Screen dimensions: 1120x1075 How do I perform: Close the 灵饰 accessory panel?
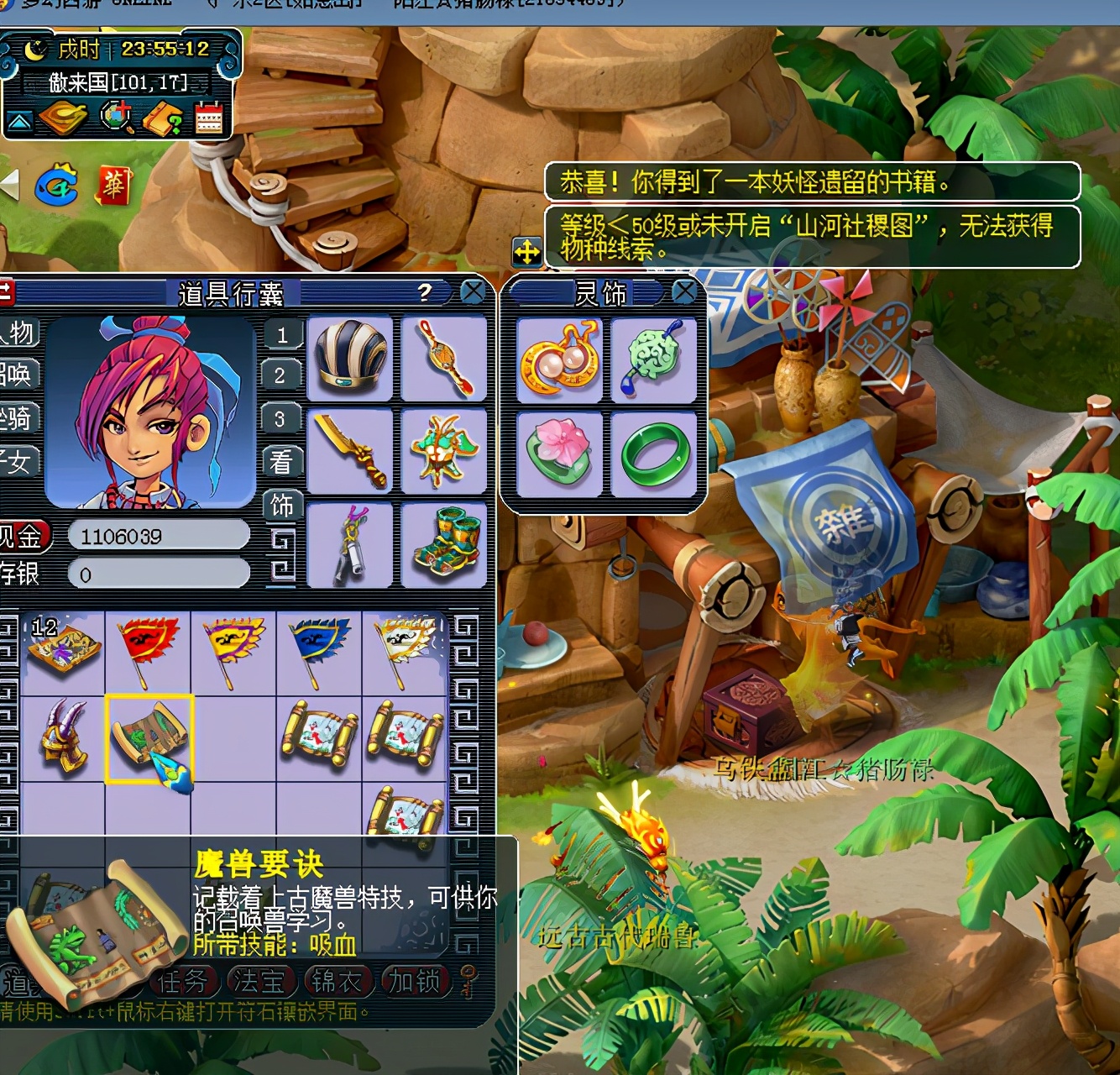(x=684, y=292)
